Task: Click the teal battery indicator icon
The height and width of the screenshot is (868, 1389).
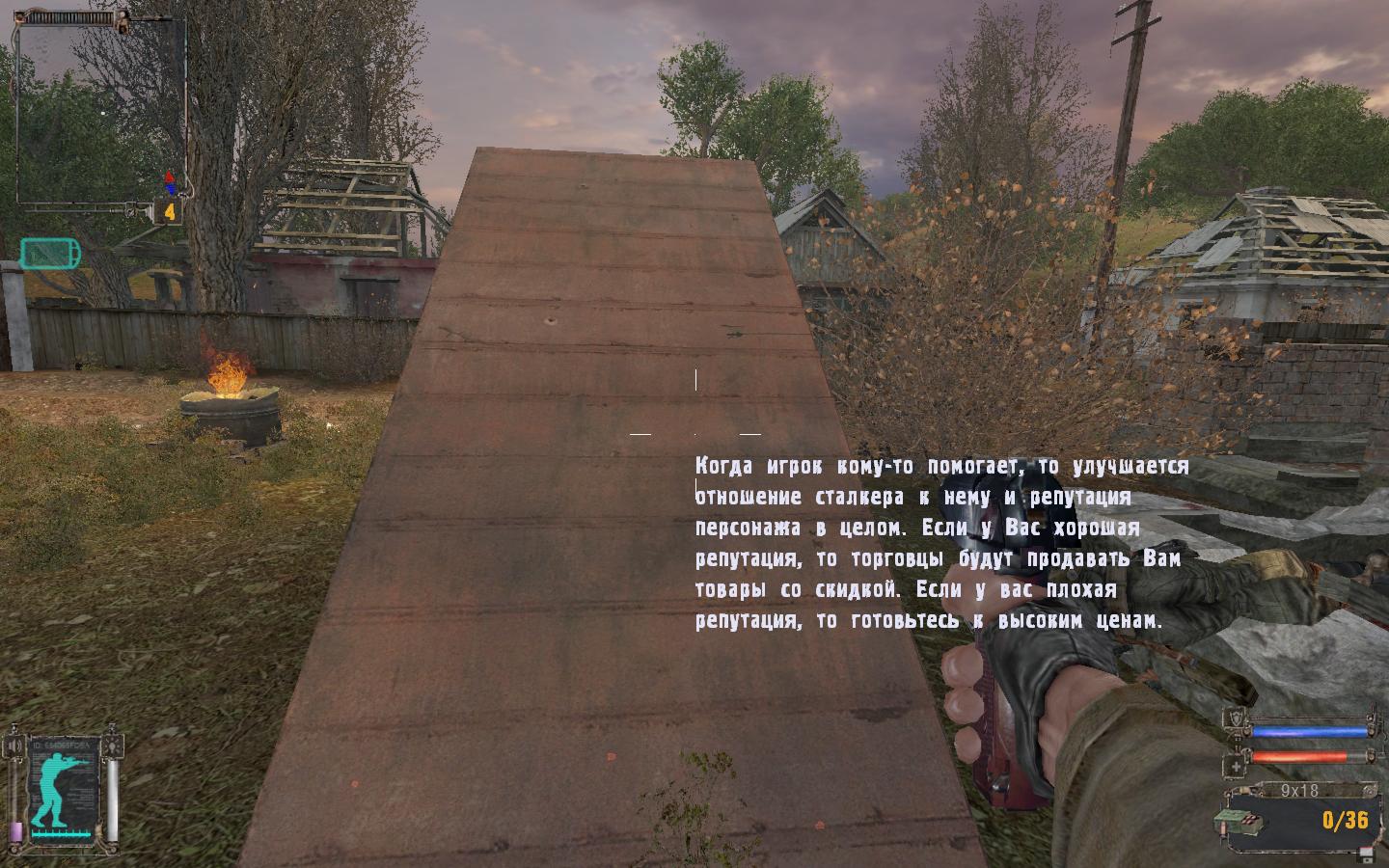Action: [x=50, y=254]
